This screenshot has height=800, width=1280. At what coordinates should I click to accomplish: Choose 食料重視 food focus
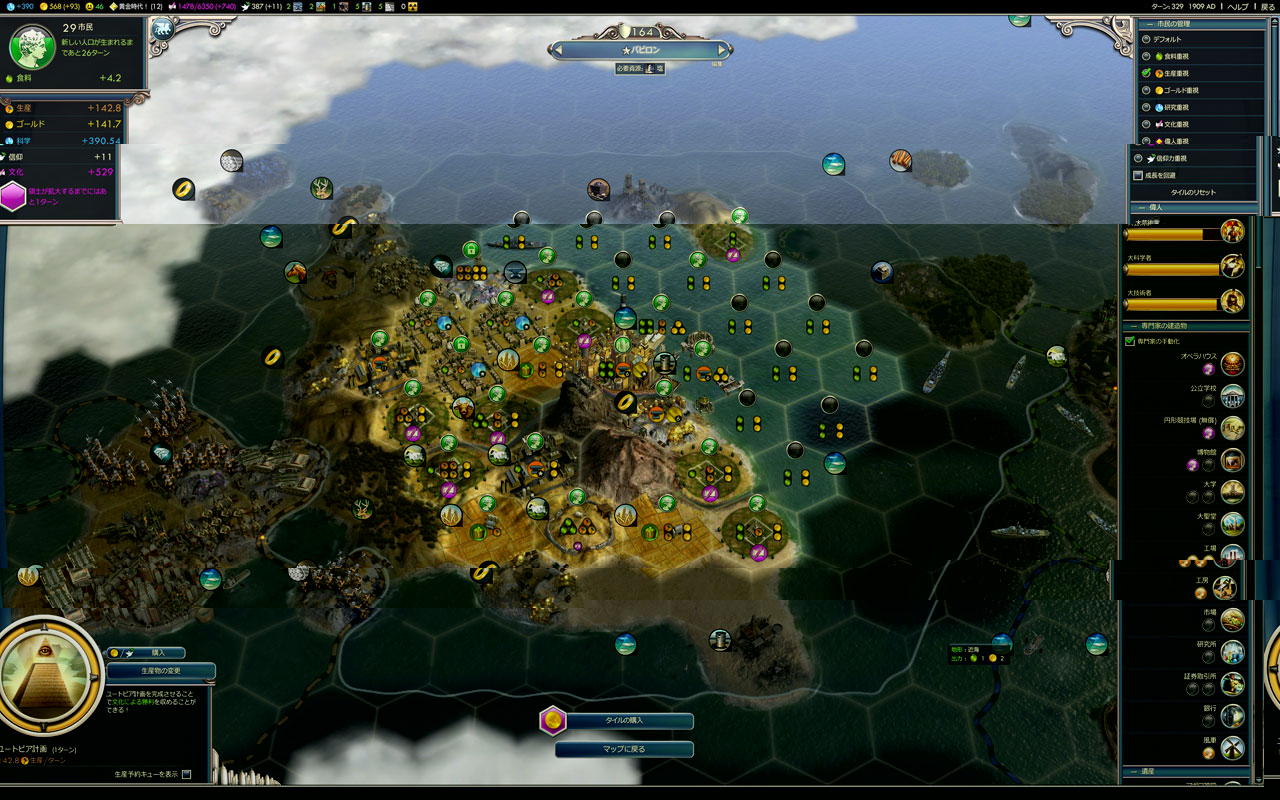click(1146, 56)
